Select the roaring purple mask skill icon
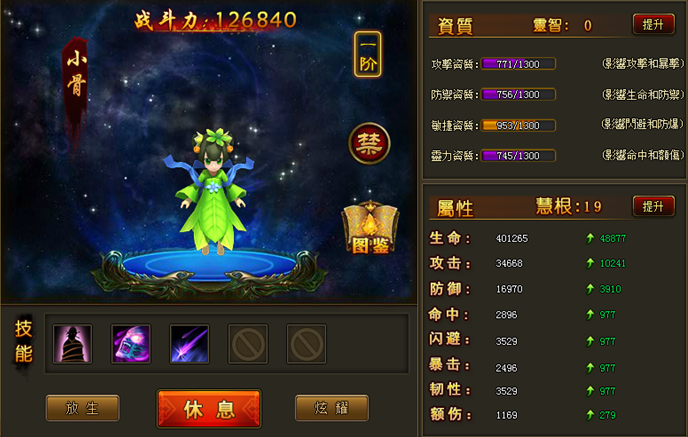This screenshot has width=688, height=437. pos(131,344)
